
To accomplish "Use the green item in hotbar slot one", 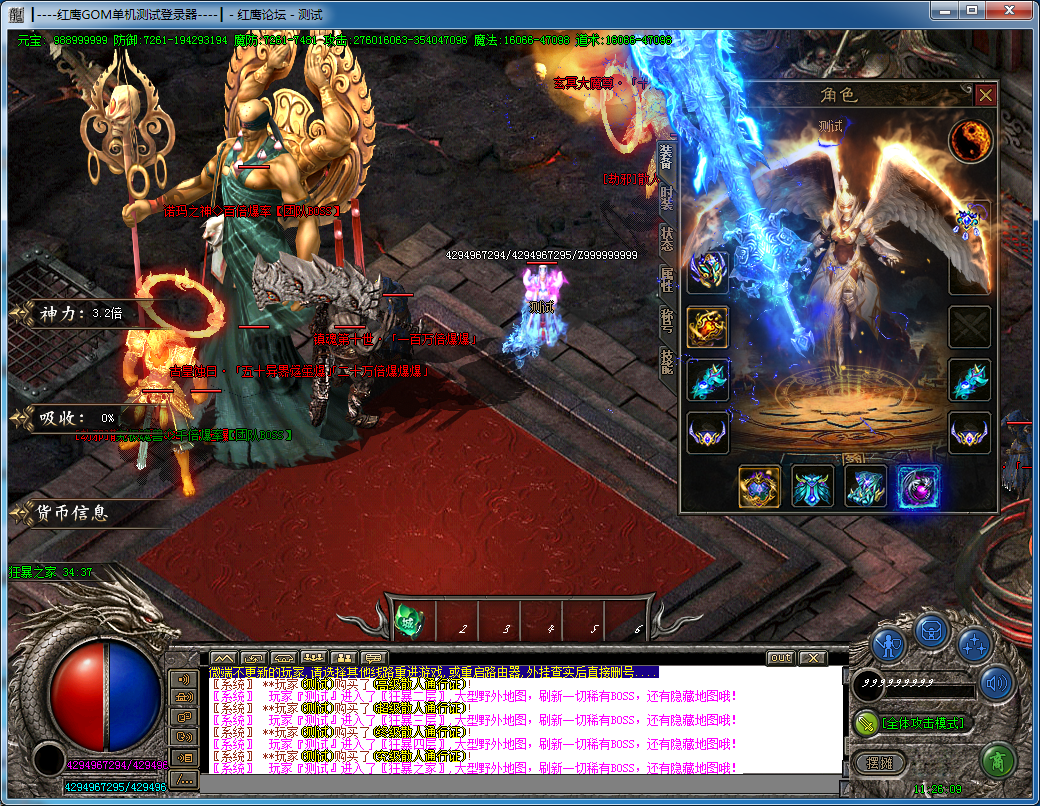I will tap(407, 621).
